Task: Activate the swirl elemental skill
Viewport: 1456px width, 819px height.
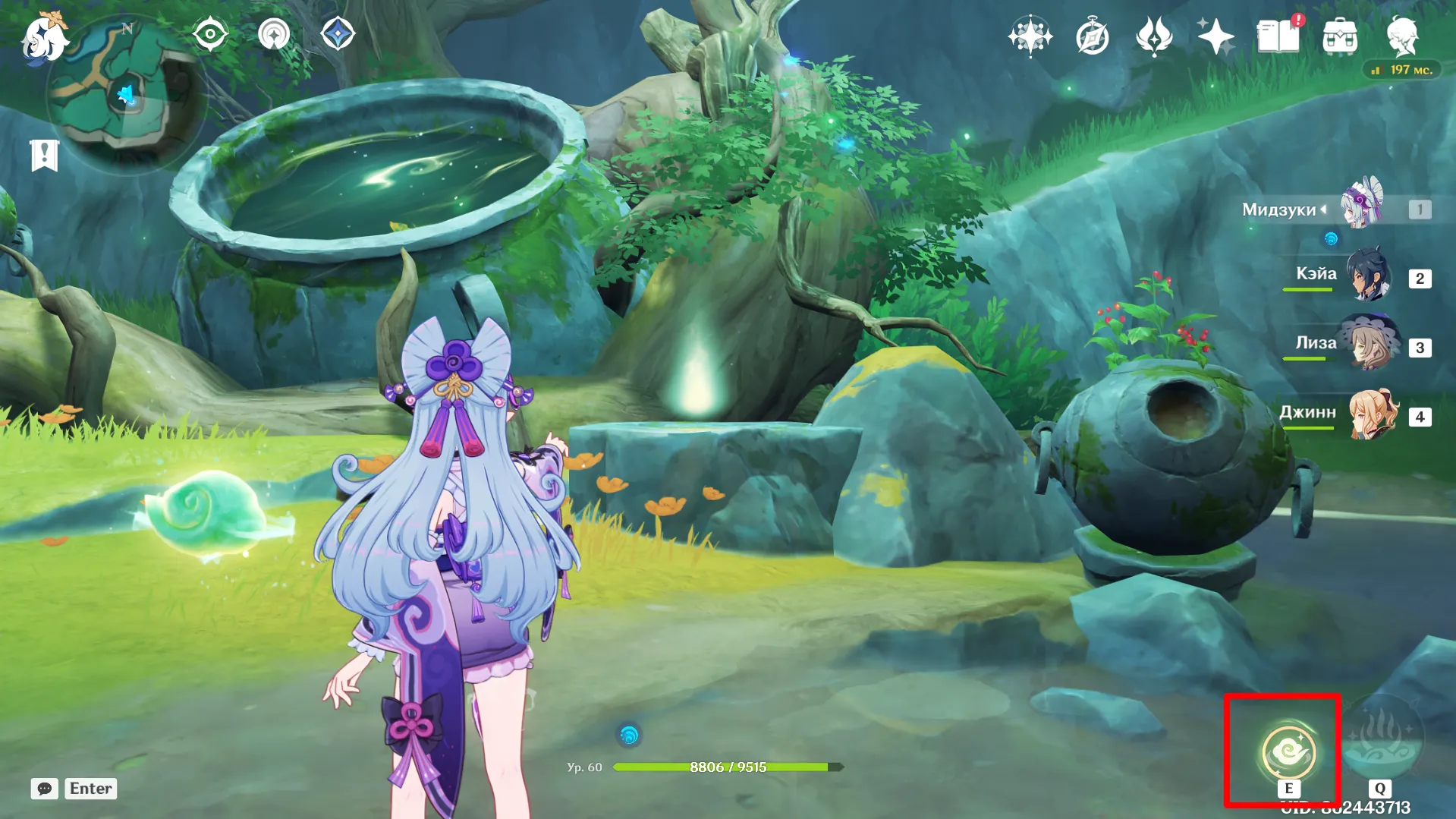Action: click(x=1288, y=752)
